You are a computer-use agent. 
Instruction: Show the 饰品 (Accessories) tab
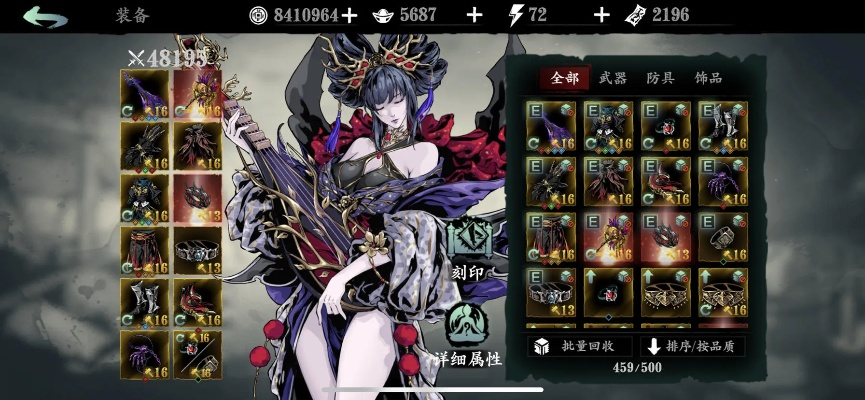[x=708, y=78]
